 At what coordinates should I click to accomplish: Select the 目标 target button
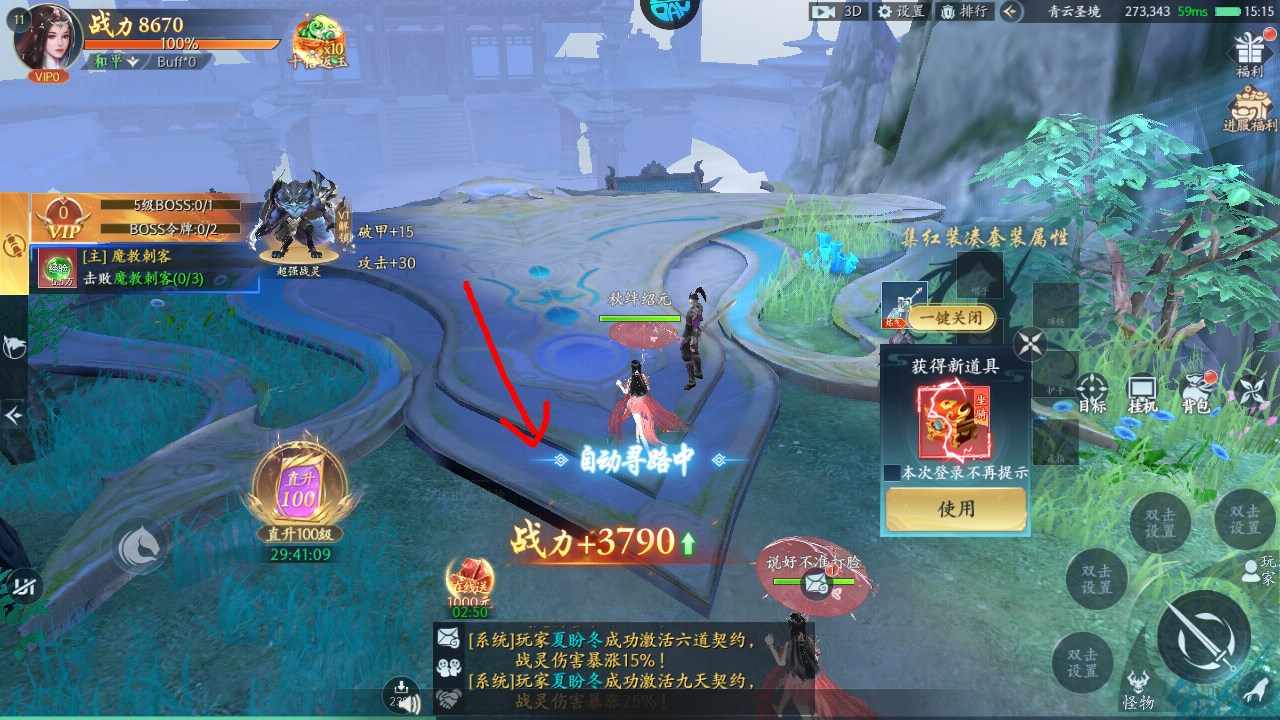click(x=1092, y=392)
